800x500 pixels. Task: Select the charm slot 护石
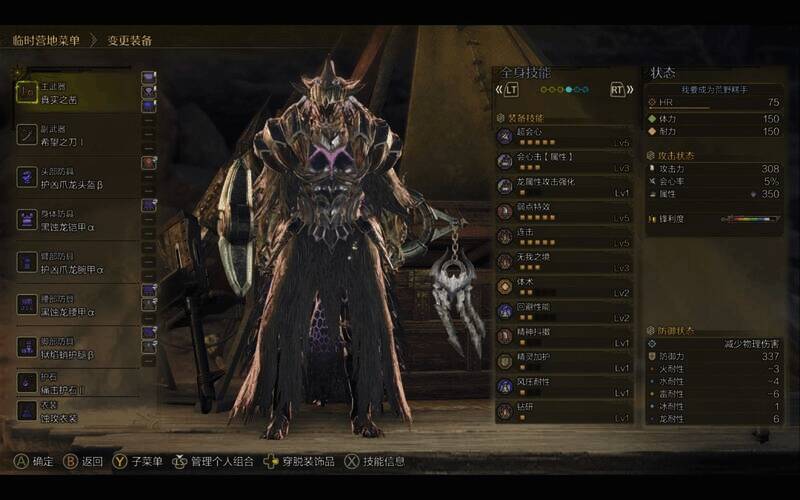[78, 383]
